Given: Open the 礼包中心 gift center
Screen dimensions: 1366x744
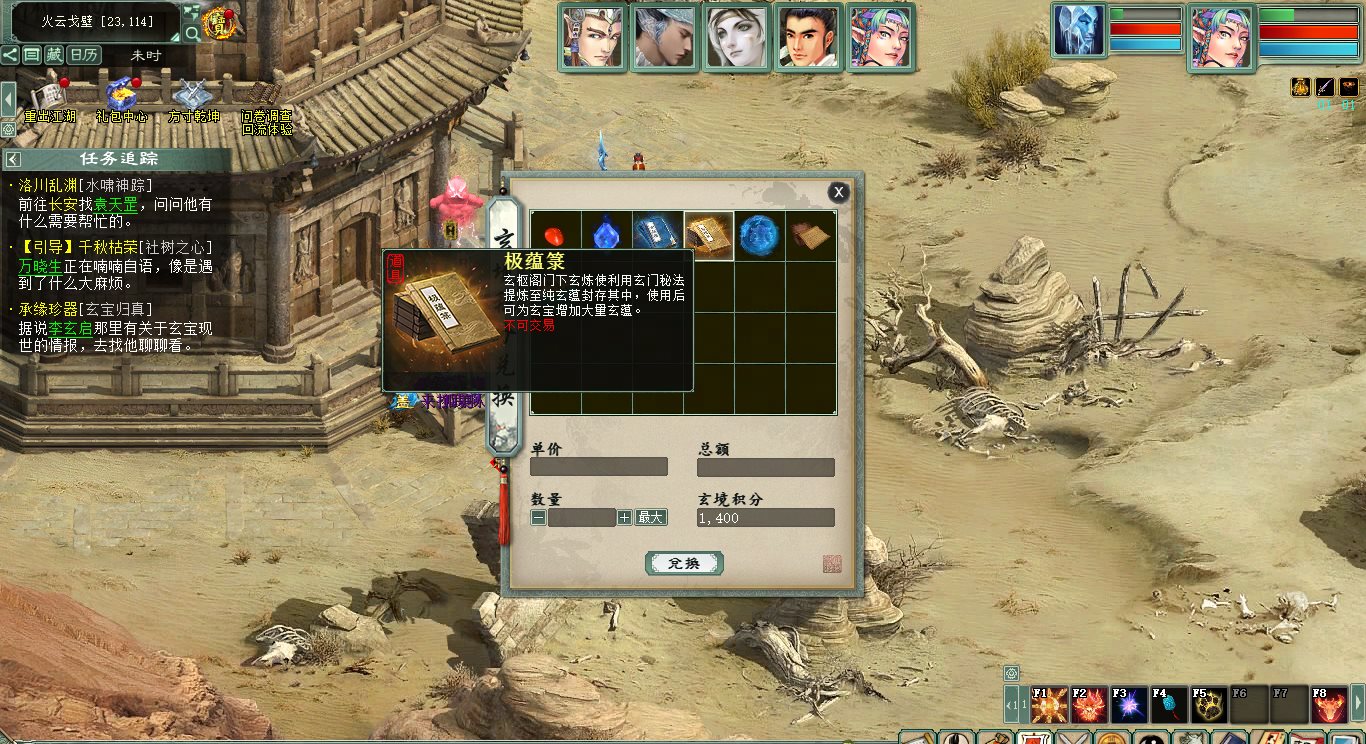Looking at the screenshot, I should [x=122, y=98].
